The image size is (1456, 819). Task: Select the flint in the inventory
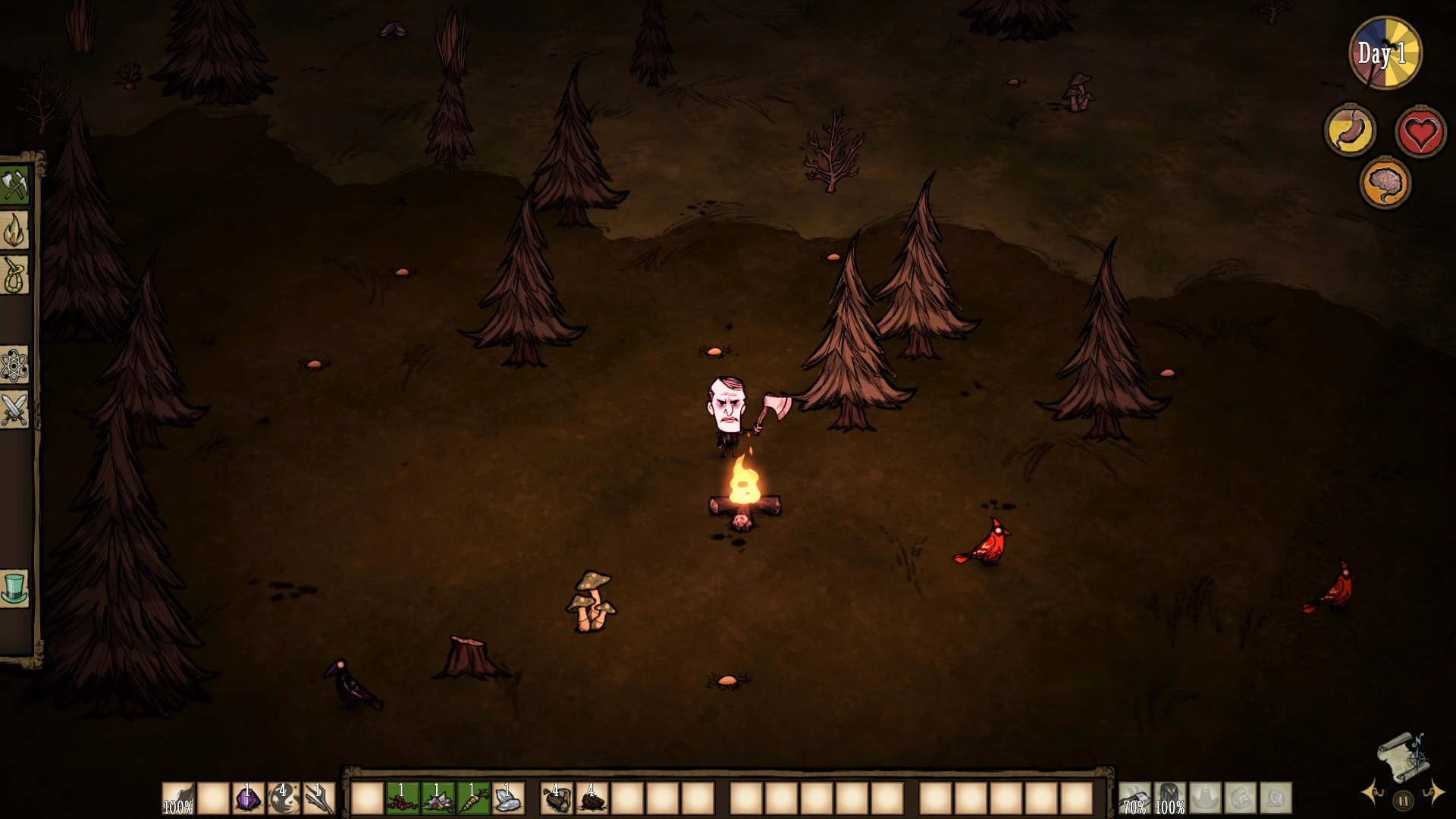[508, 798]
